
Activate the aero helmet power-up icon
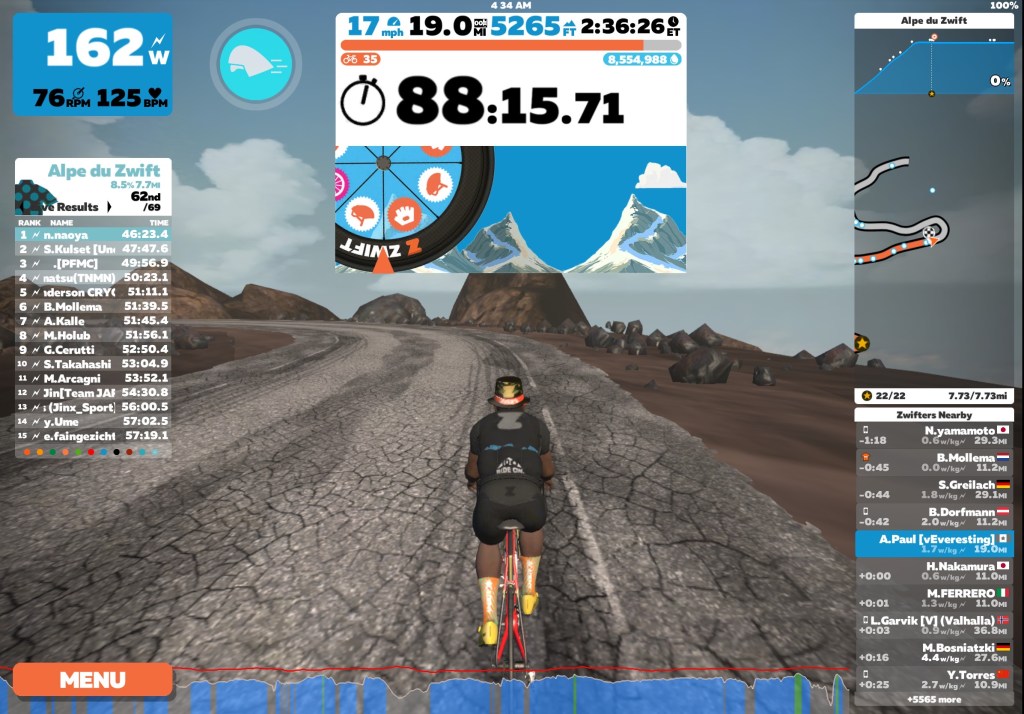coord(255,64)
